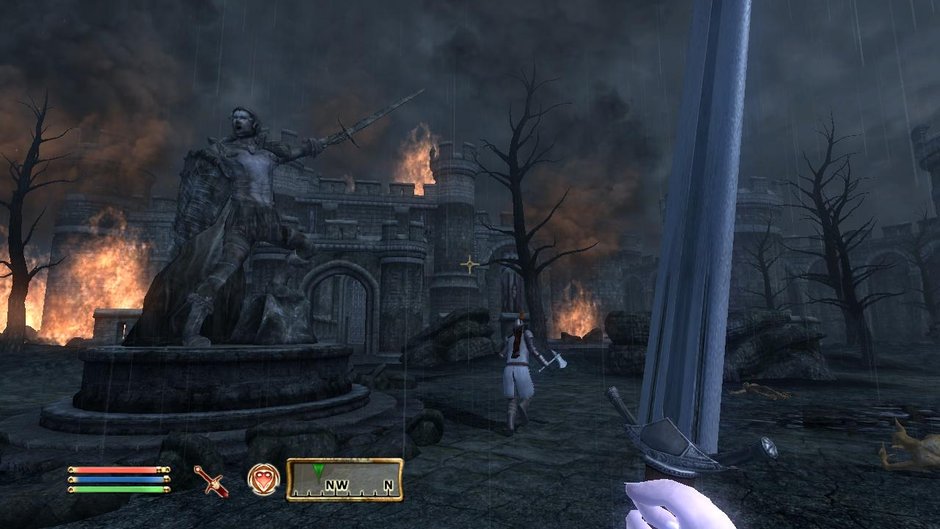Select the heart-shaped active spell icon

pyautogui.click(x=262, y=480)
